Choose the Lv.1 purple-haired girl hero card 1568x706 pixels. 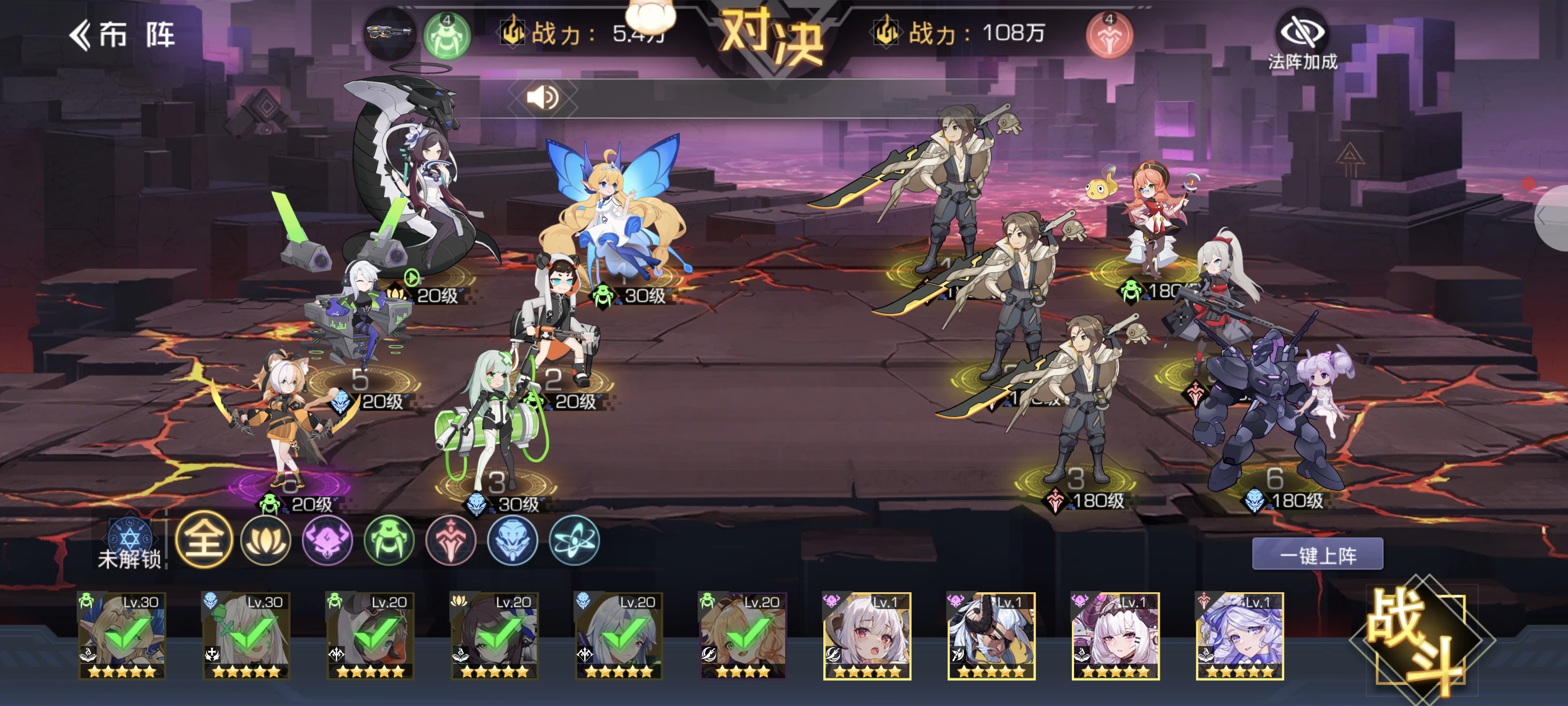[x=1239, y=635]
